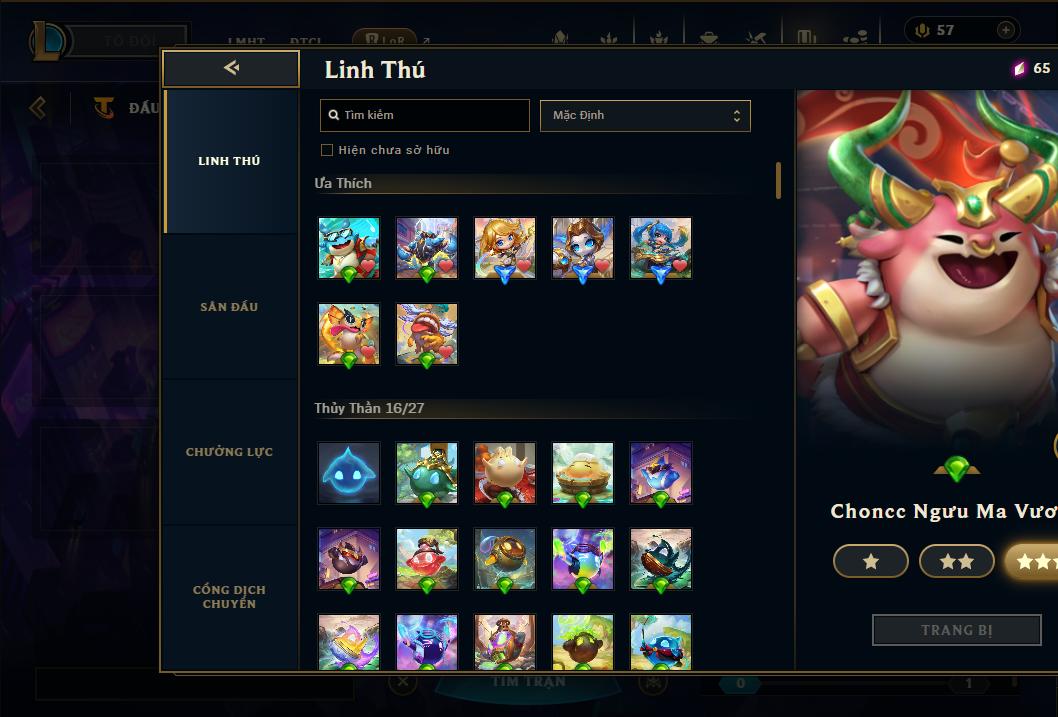Choose the two-star tier button

(956, 562)
